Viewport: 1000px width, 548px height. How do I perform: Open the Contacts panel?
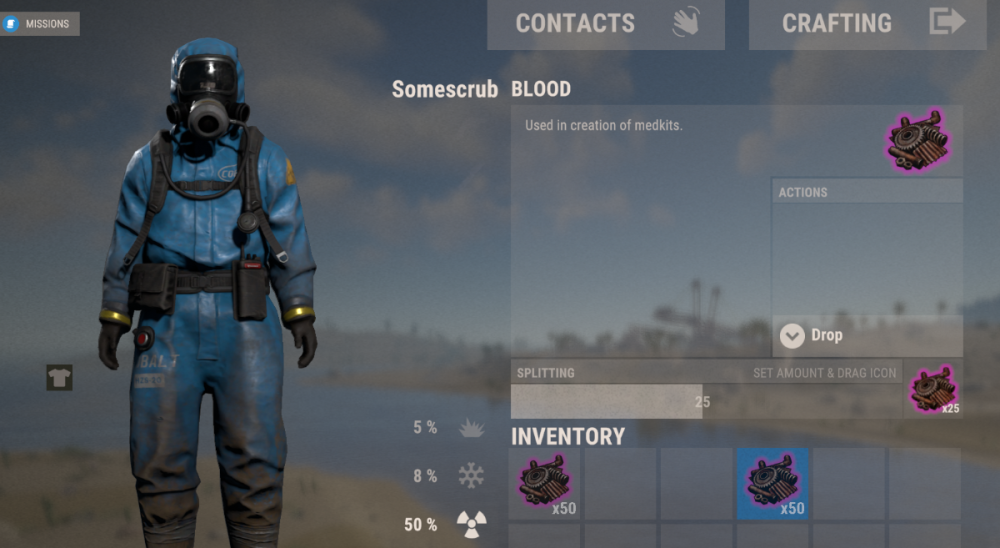[x=605, y=24]
